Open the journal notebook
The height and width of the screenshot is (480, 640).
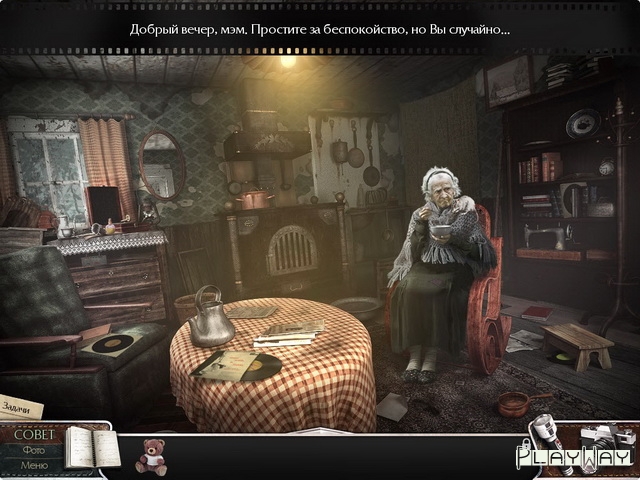click(x=86, y=447)
